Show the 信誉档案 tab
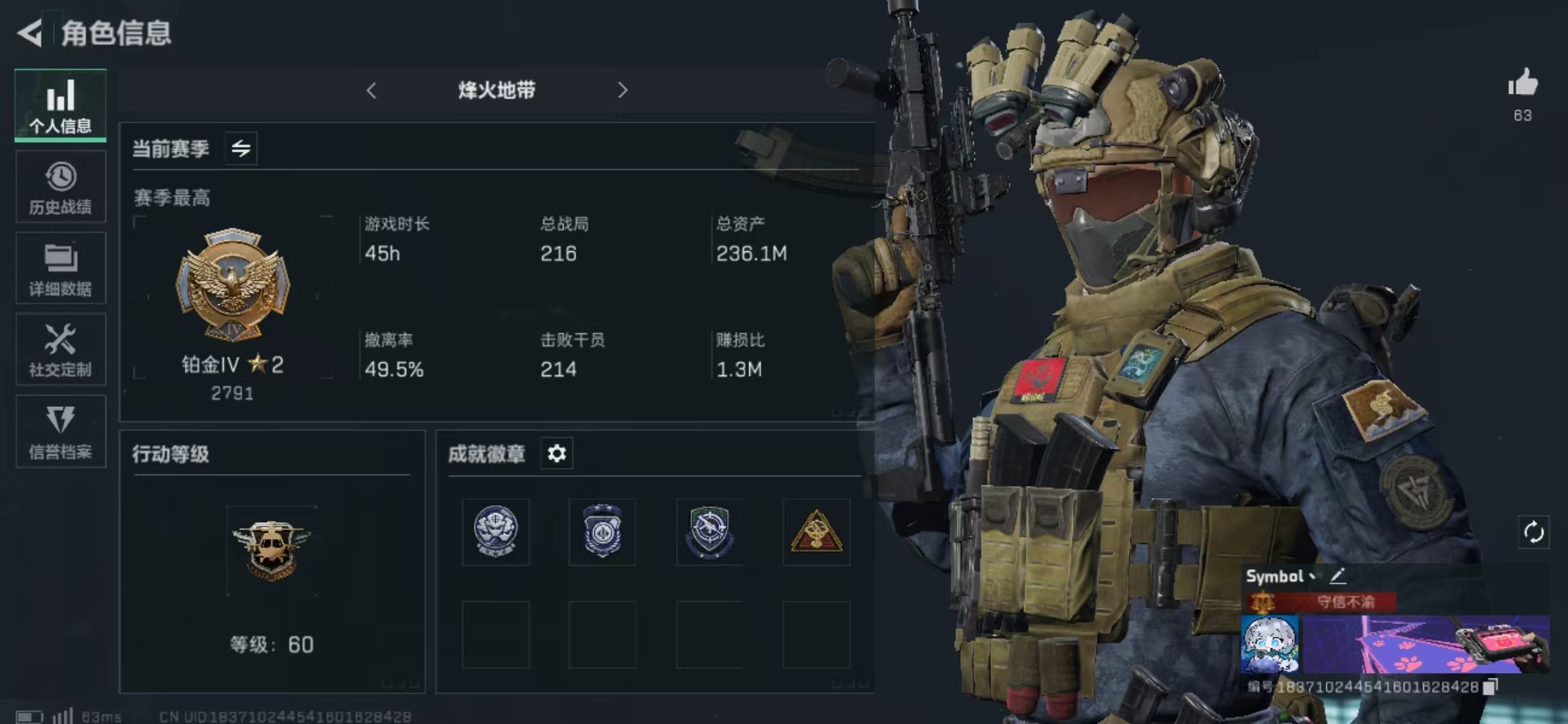The height and width of the screenshot is (724, 1568). [x=60, y=431]
